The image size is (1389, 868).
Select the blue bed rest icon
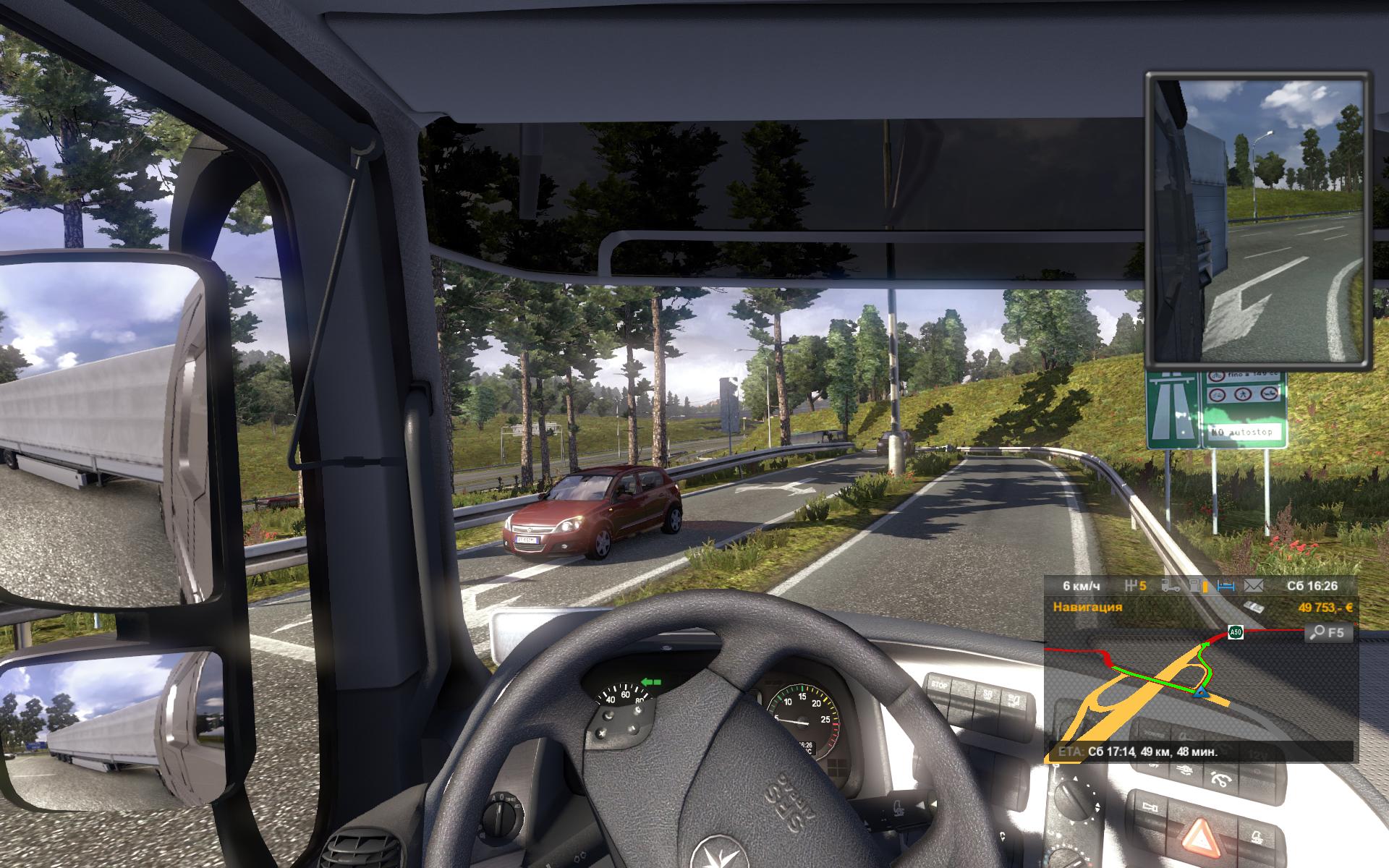1226,585
